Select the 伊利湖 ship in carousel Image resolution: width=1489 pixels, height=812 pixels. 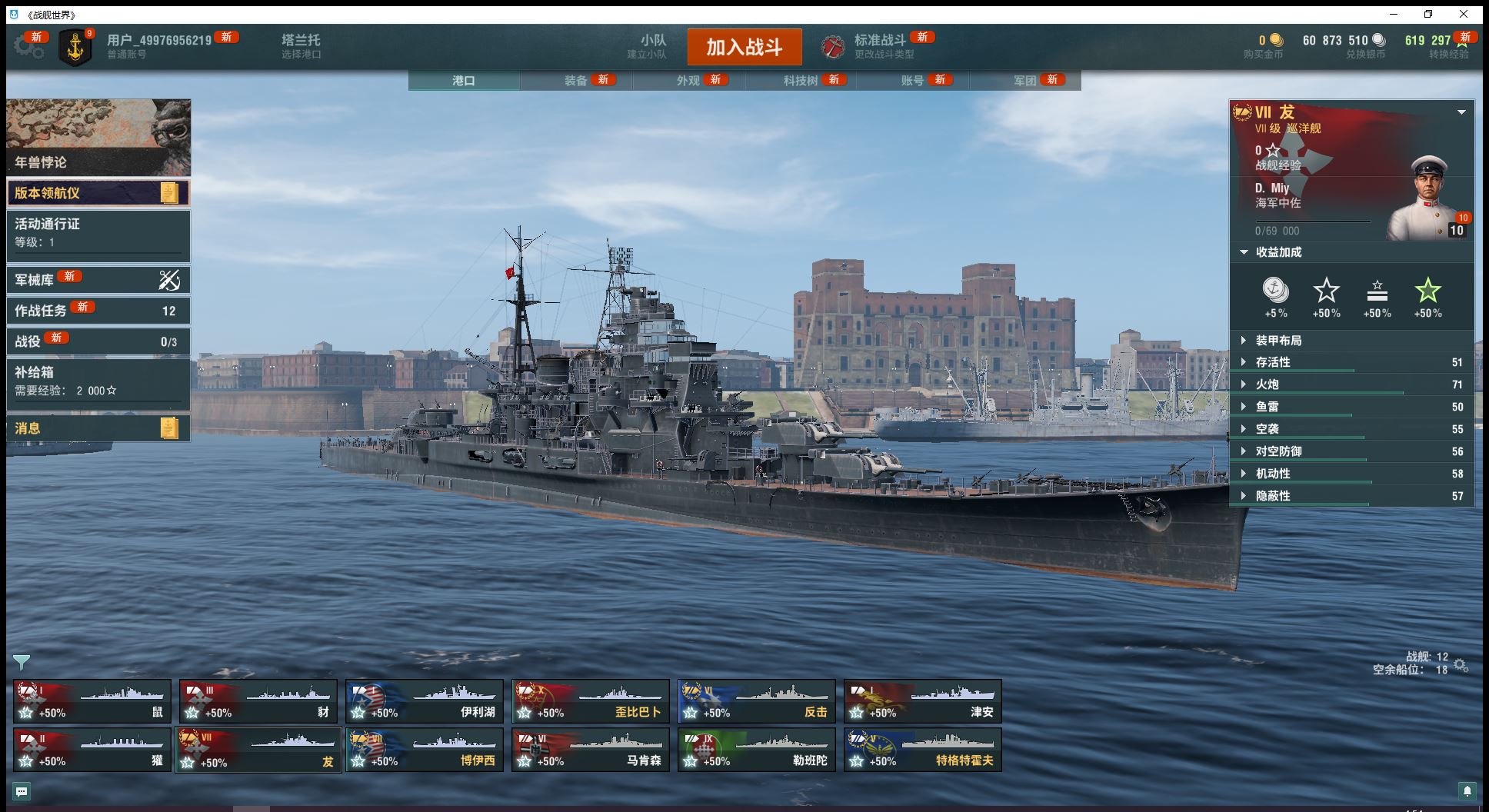pos(425,701)
